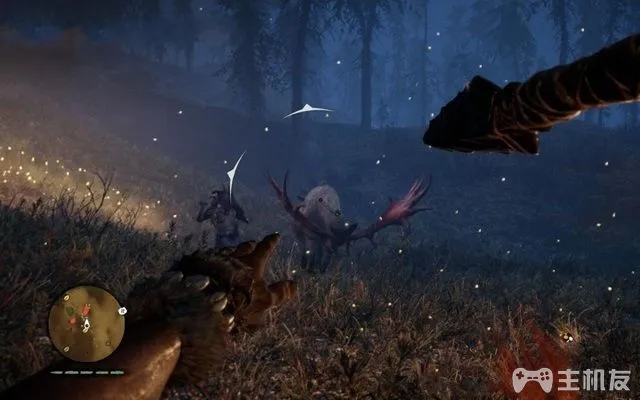This screenshot has height=400, width=640.
Task: Click the circular minimap
Action: [86, 323]
